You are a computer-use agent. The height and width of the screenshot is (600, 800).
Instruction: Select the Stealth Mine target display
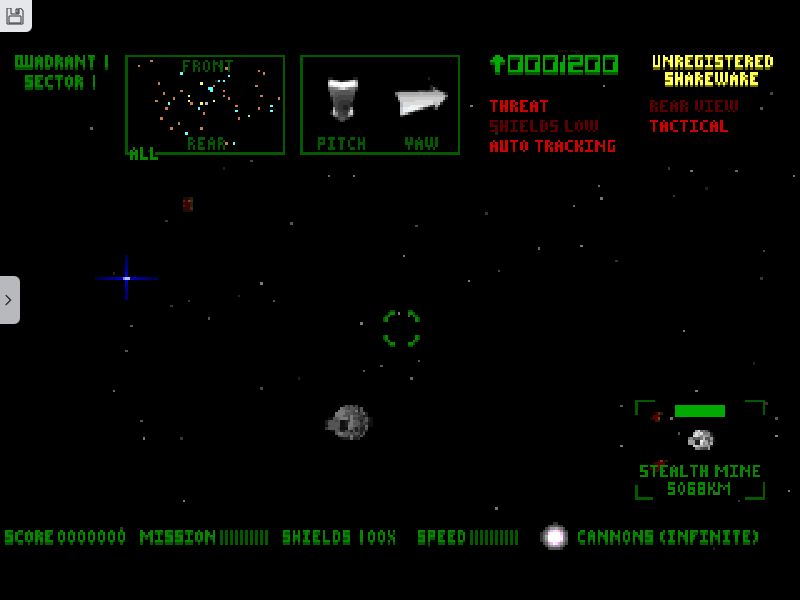700,449
